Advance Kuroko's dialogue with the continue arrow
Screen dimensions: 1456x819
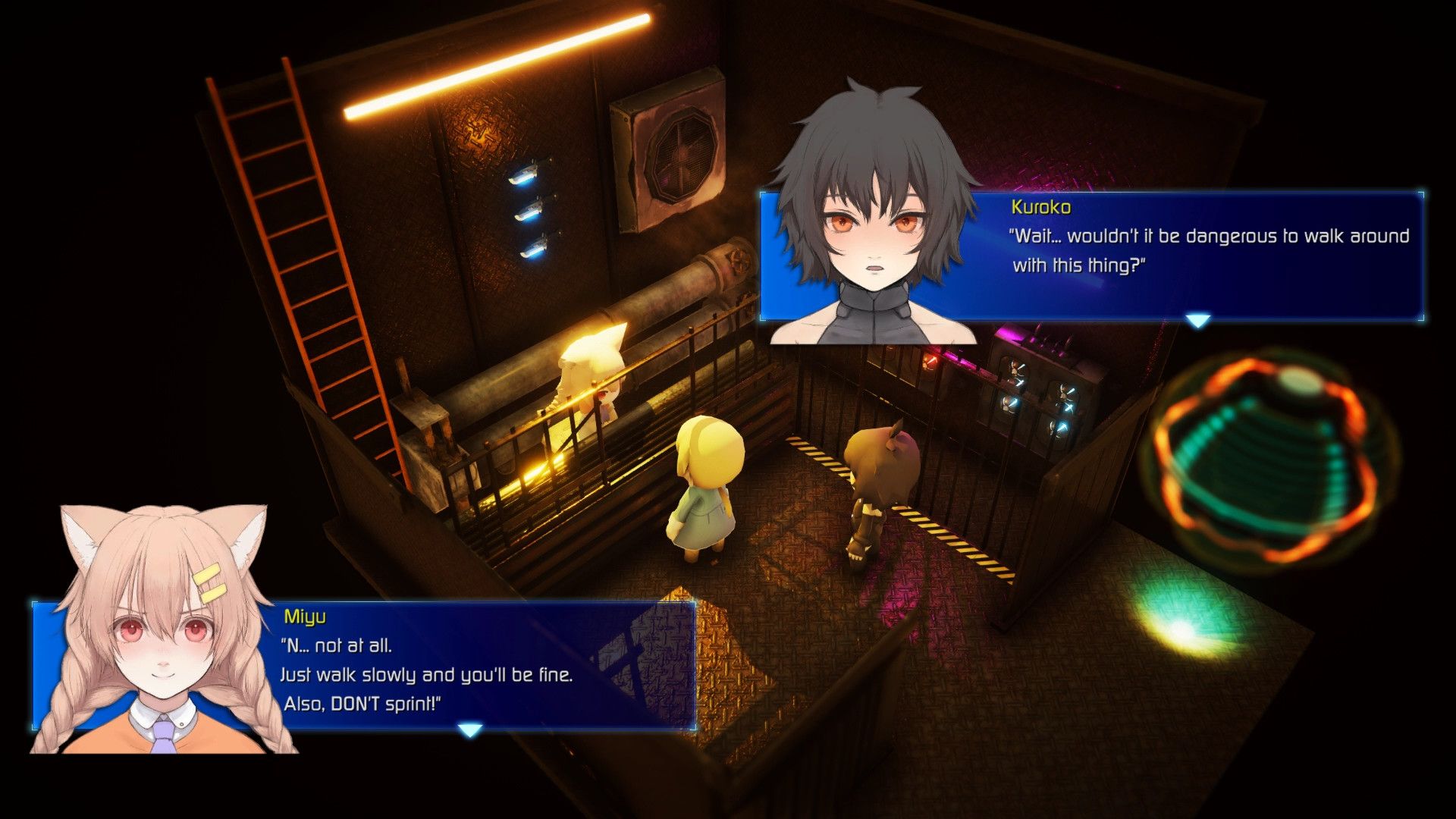pos(1197,322)
